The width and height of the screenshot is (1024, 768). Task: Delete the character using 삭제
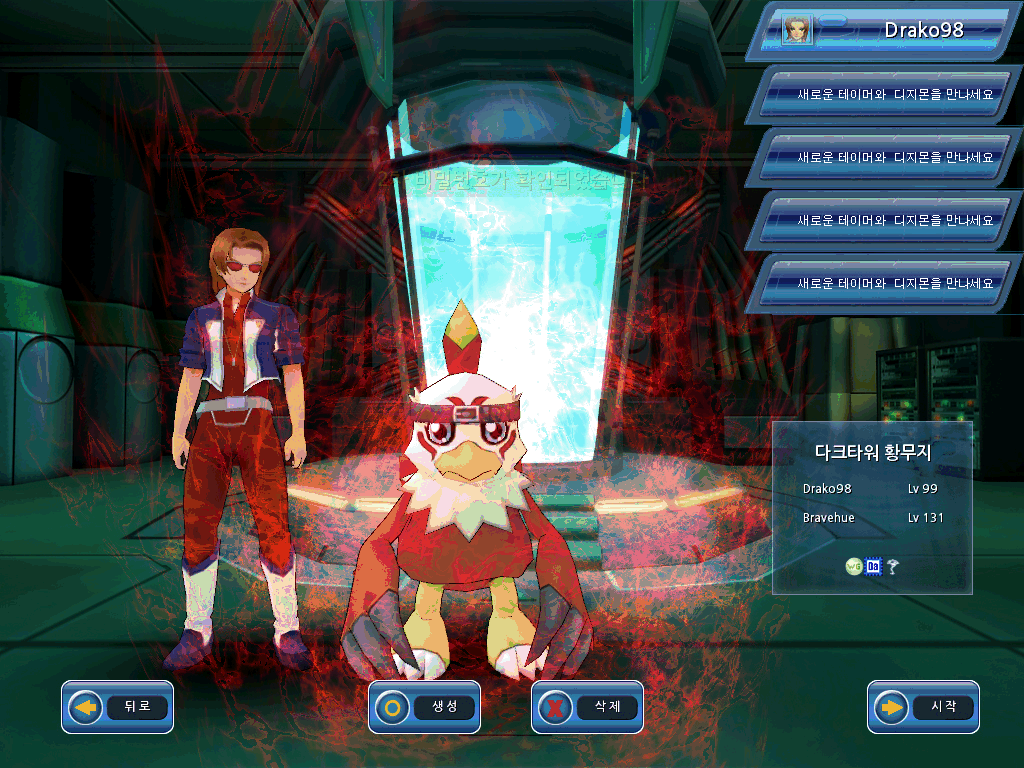tap(588, 707)
